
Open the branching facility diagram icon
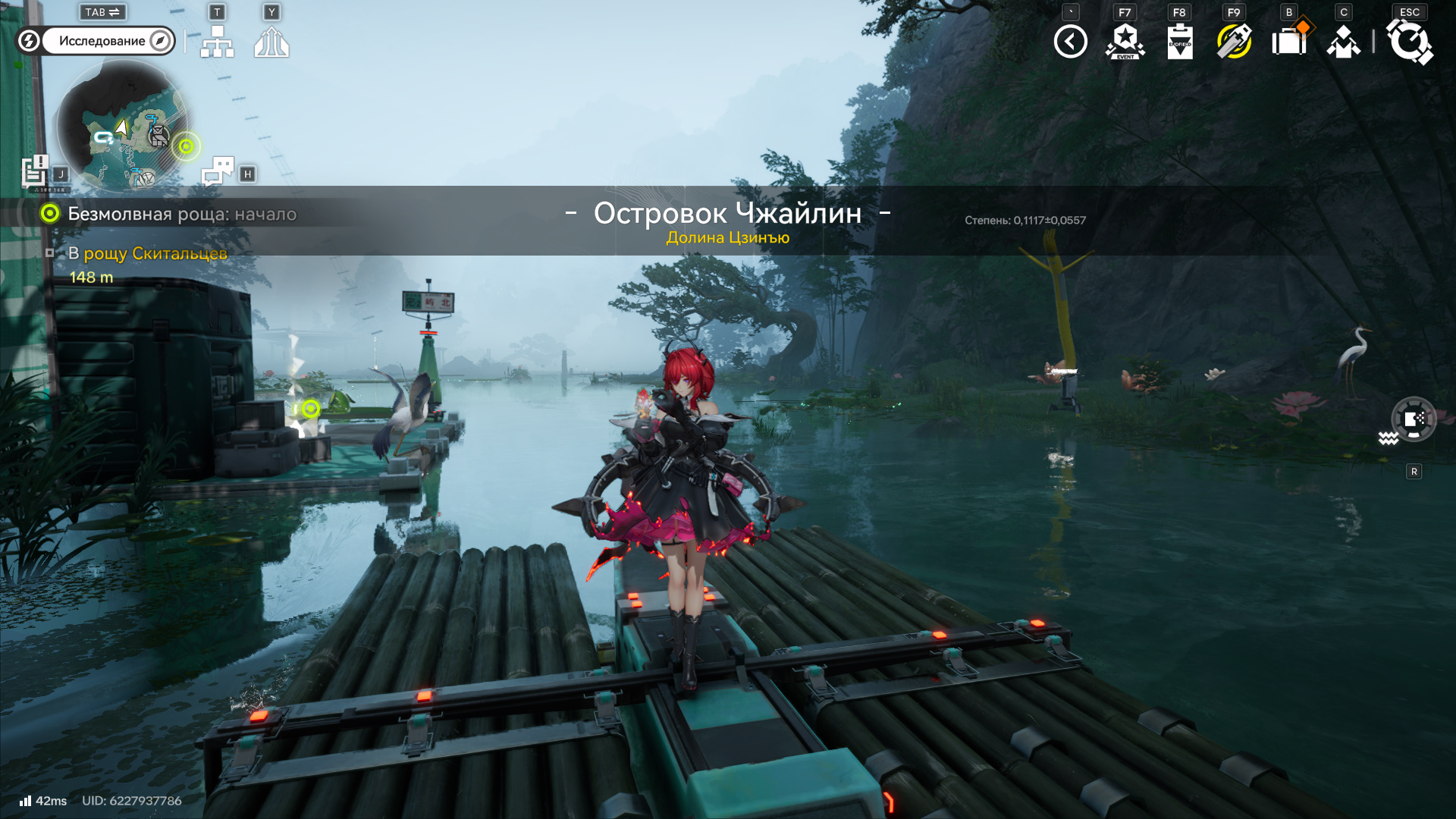[x=218, y=42]
